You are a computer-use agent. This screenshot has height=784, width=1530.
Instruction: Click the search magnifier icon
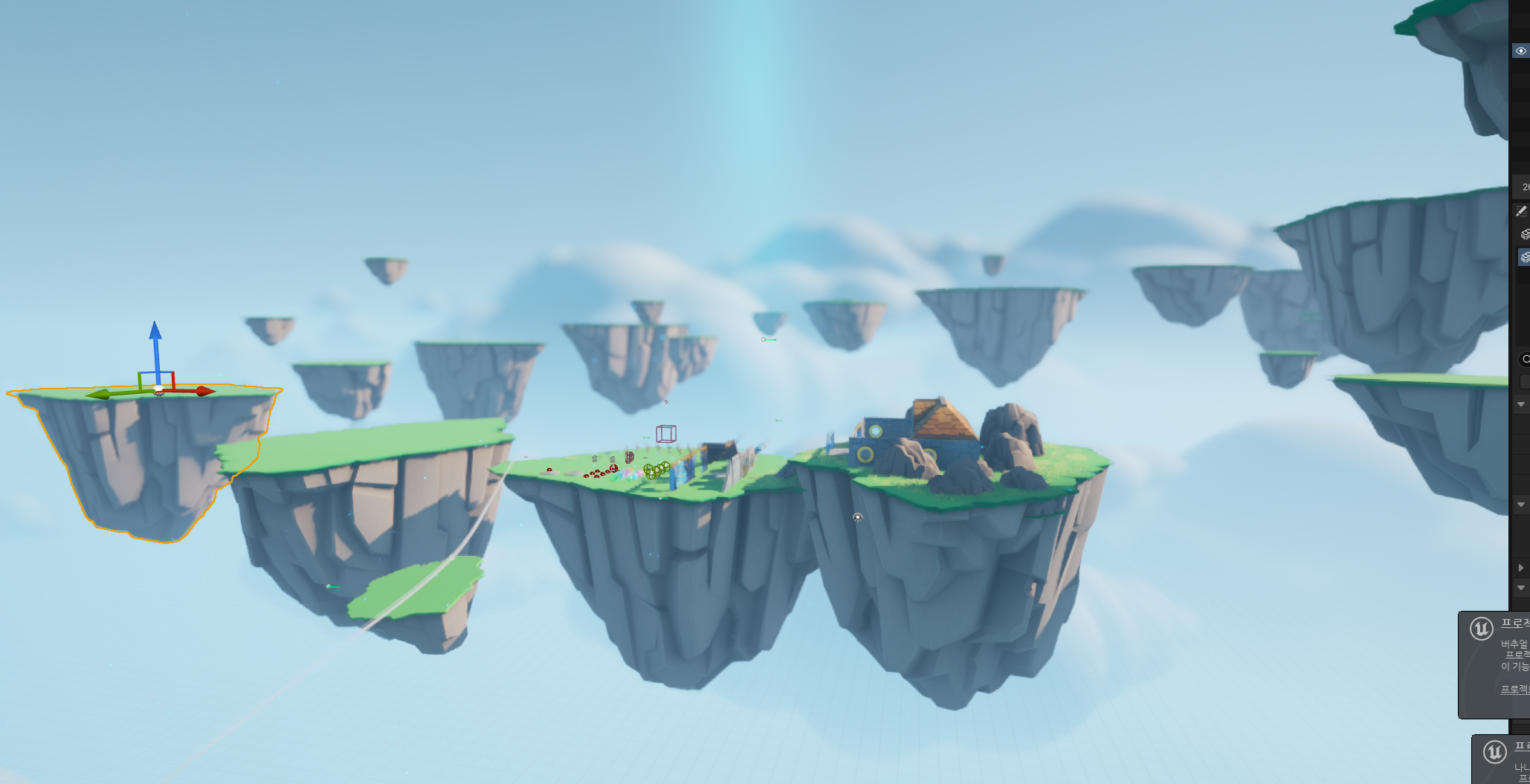coord(1526,360)
